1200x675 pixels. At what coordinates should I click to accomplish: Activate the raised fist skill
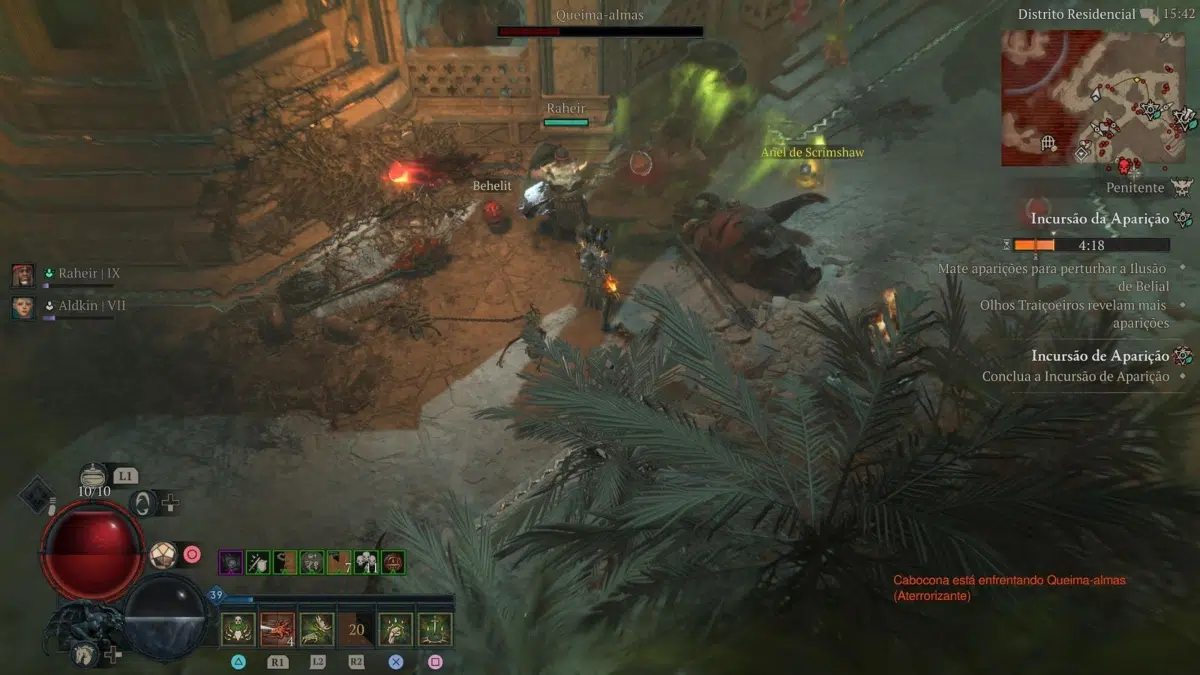396,629
